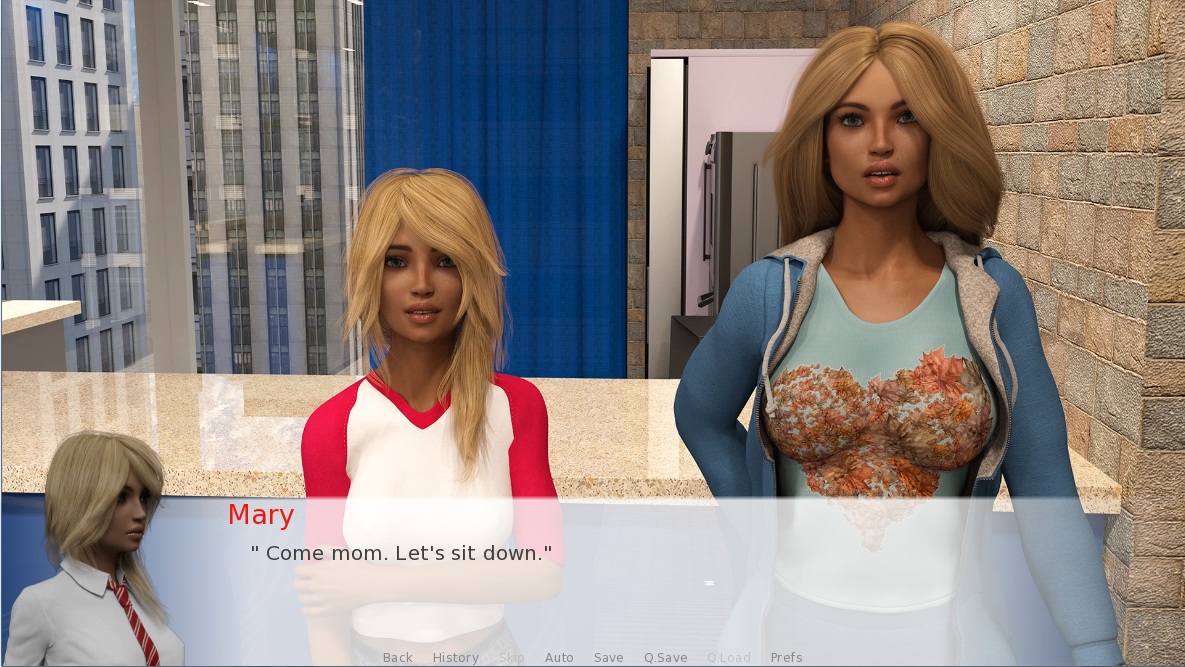Toggle Auto-advance mode
1185x667 pixels.
[x=559, y=657]
